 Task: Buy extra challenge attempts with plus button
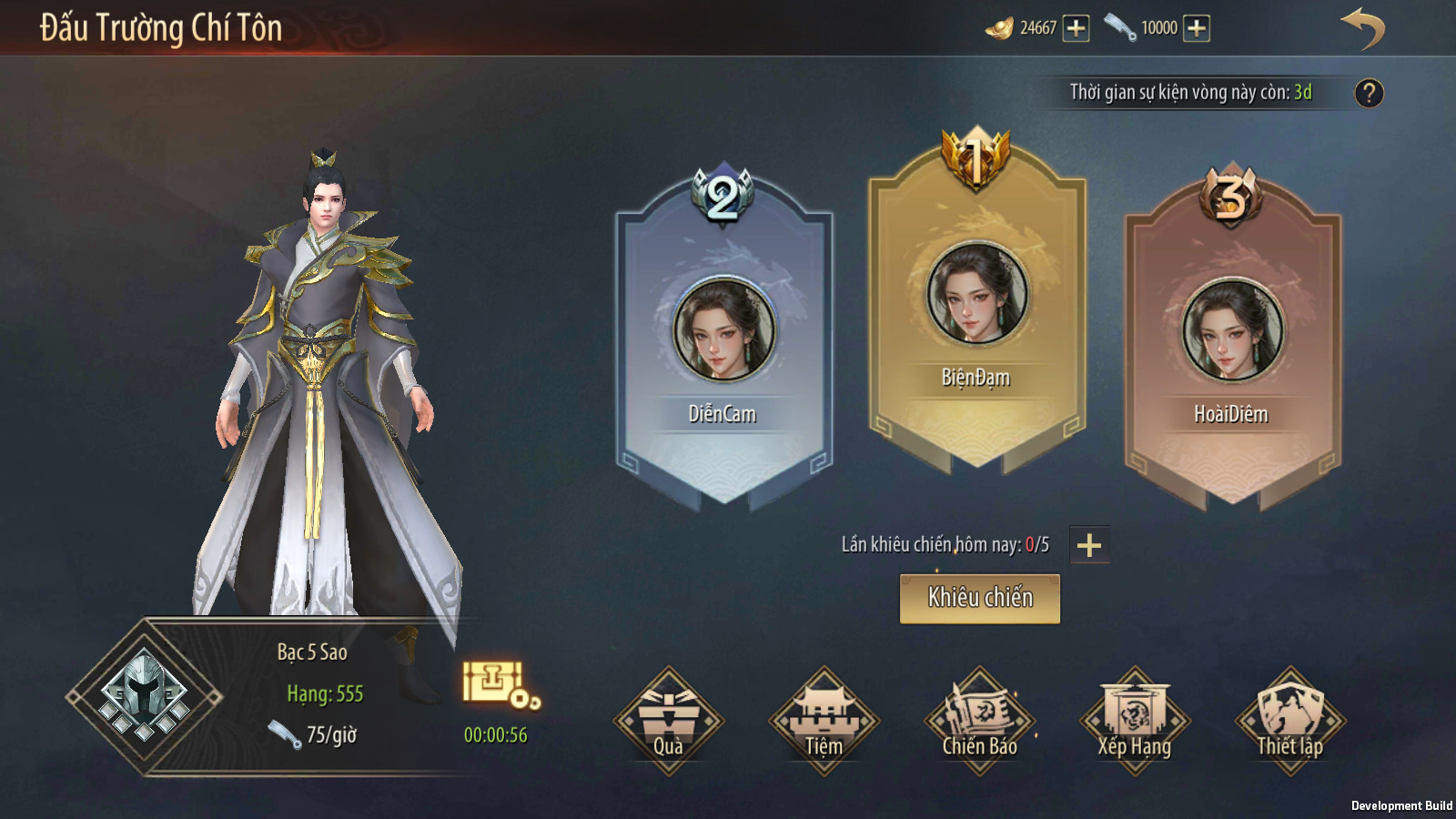pos(1089,545)
